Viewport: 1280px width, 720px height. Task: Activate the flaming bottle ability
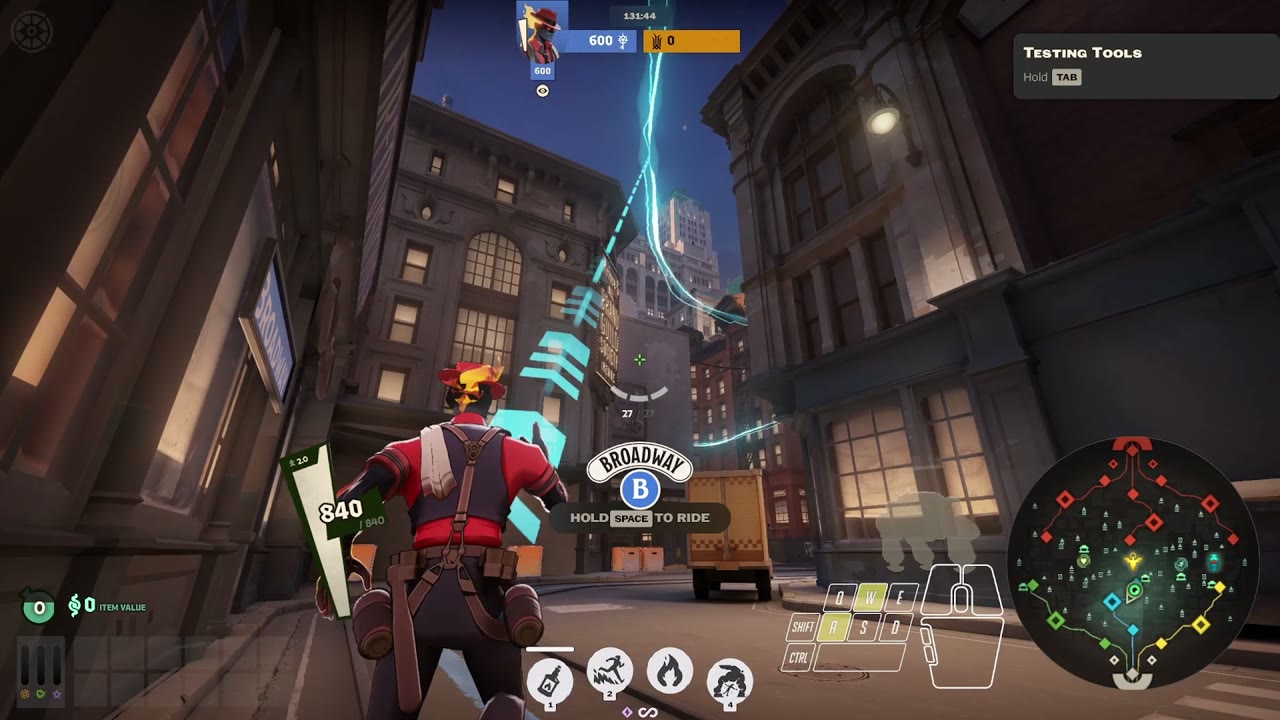pyautogui.click(x=549, y=682)
